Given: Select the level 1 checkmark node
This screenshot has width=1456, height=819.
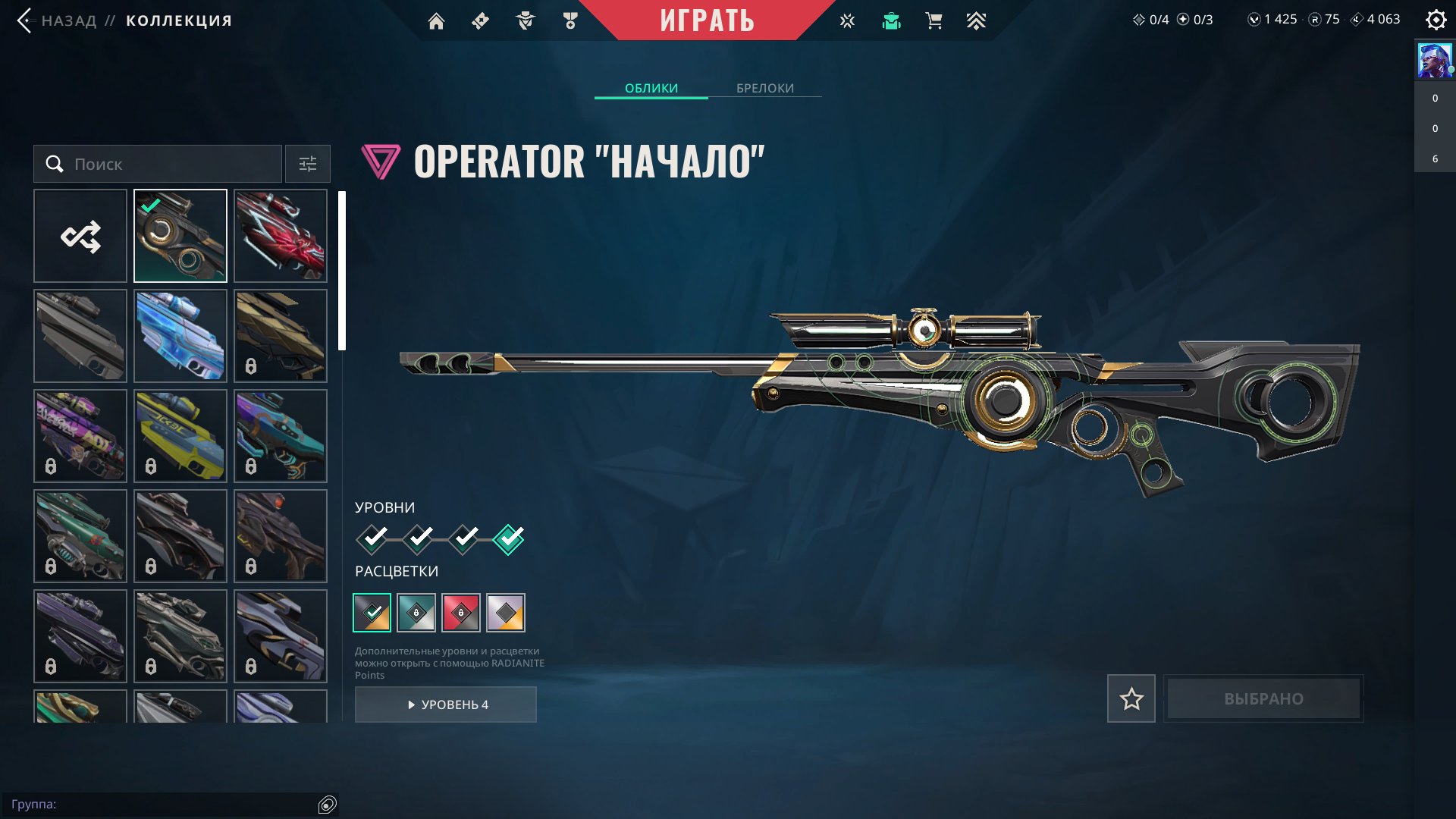Looking at the screenshot, I should (372, 538).
